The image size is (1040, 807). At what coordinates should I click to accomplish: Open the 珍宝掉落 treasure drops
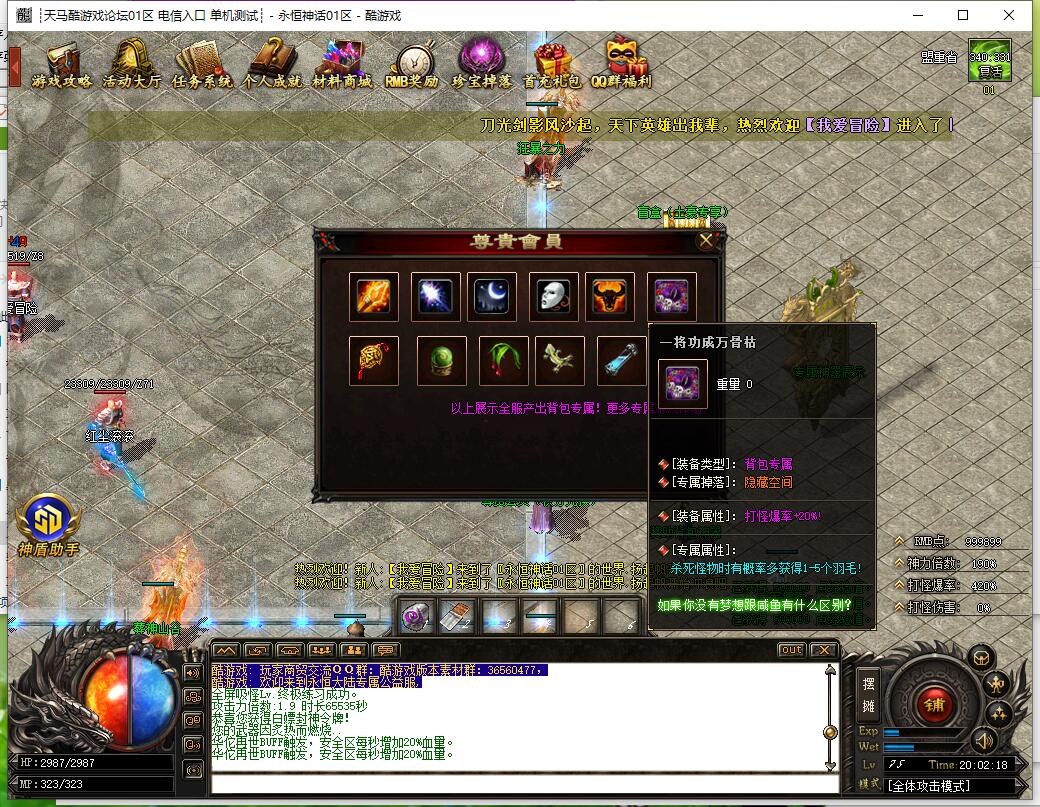(x=482, y=64)
